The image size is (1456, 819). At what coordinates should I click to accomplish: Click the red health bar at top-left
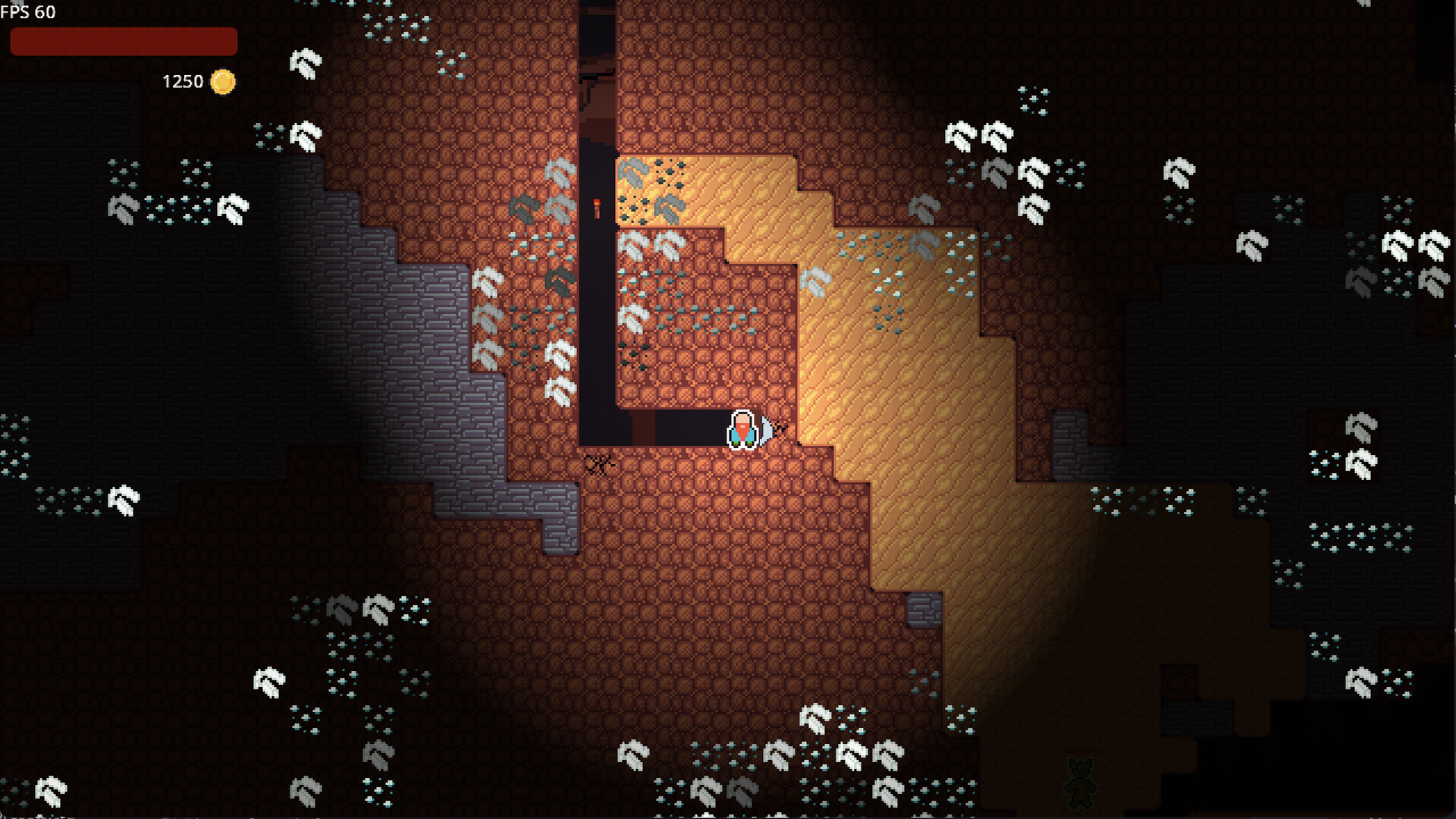click(123, 42)
